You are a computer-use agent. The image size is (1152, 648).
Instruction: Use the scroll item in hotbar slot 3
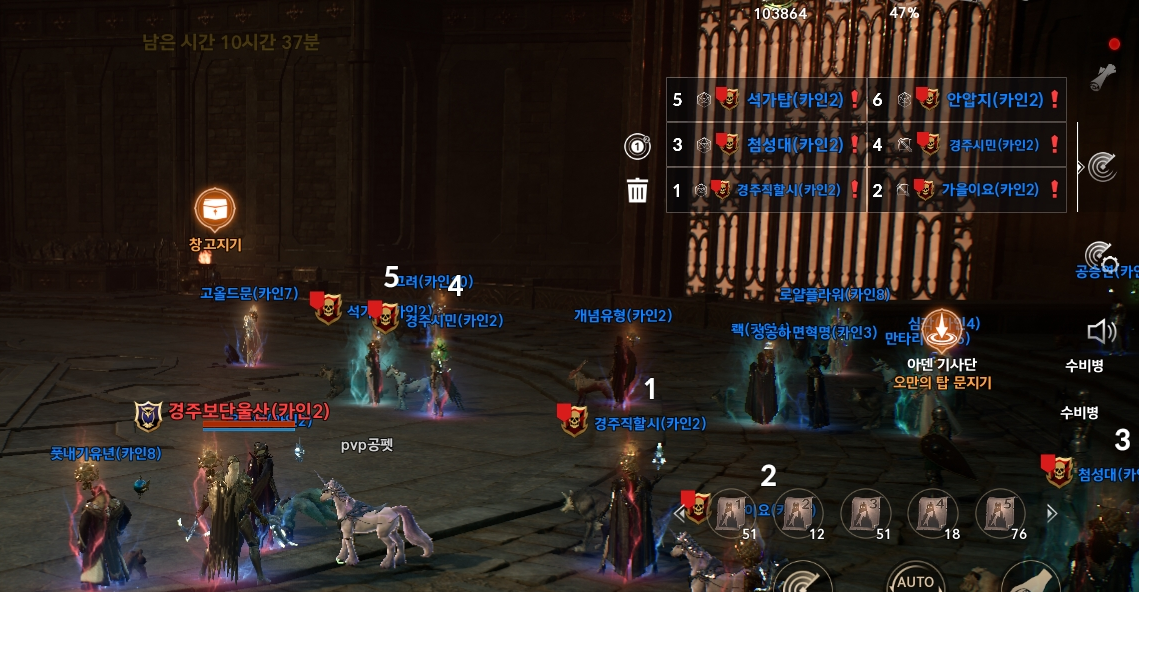click(x=865, y=513)
